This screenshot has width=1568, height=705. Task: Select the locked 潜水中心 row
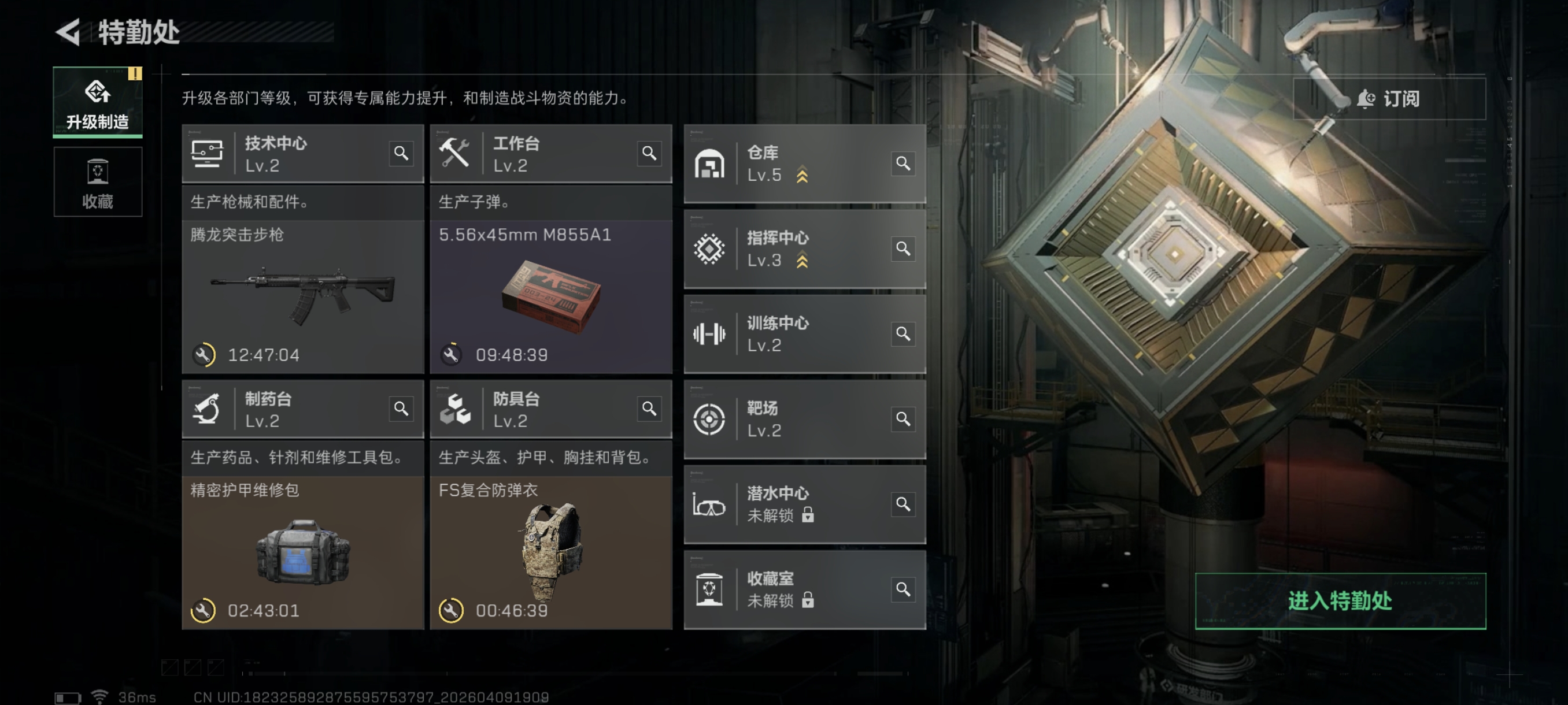click(792, 504)
